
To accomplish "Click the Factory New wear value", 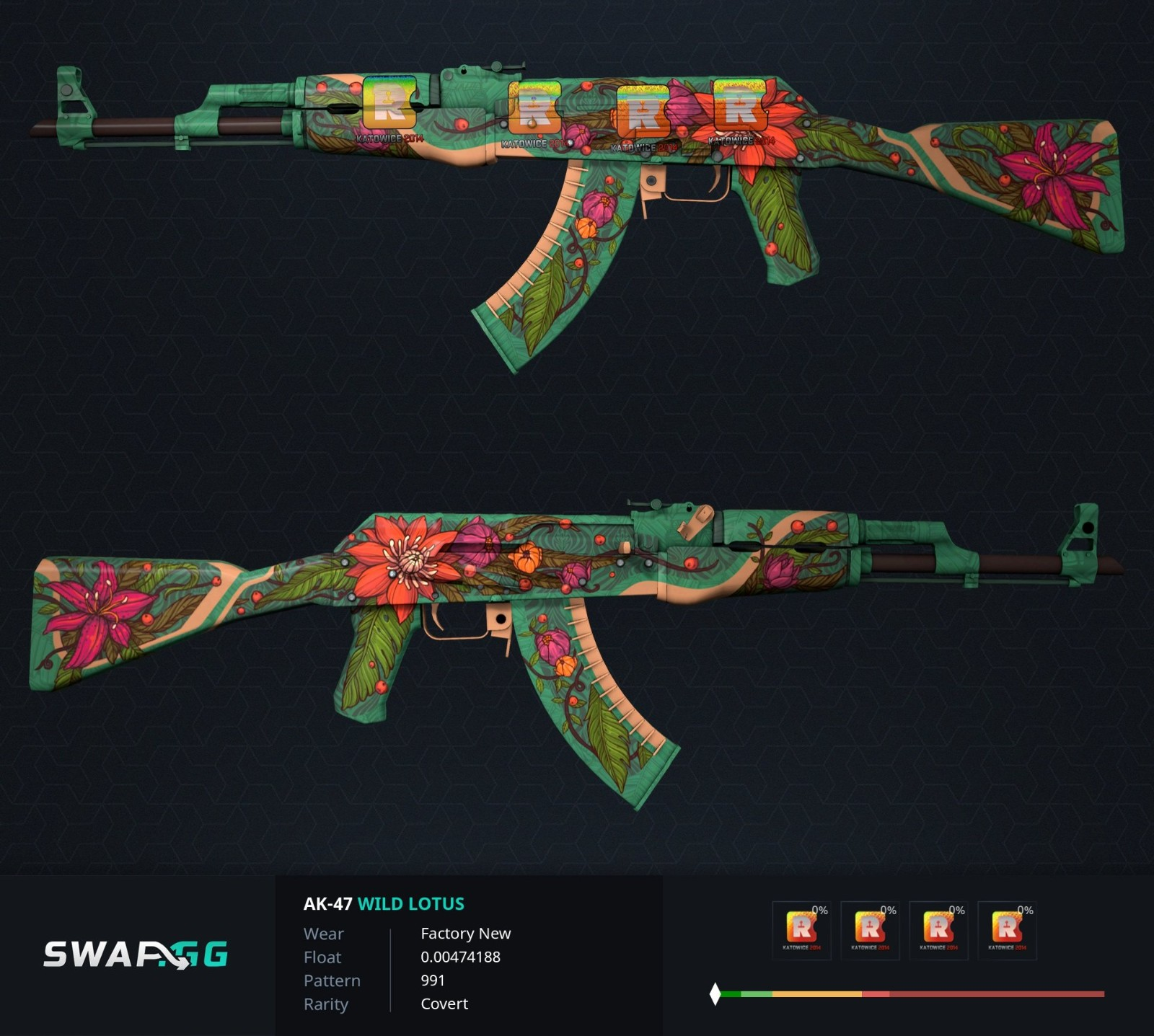I will pos(466,933).
